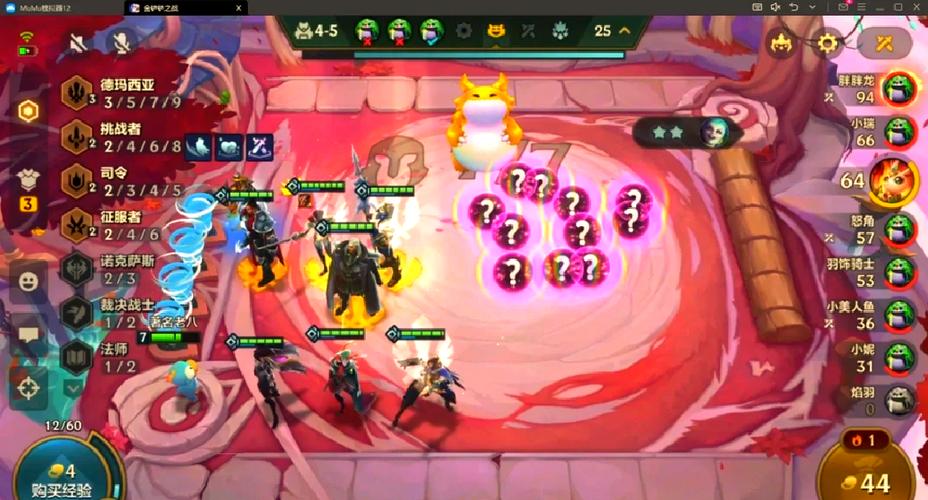Open the gear settings menu
The width and height of the screenshot is (928, 500).
[x=827, y=43]
